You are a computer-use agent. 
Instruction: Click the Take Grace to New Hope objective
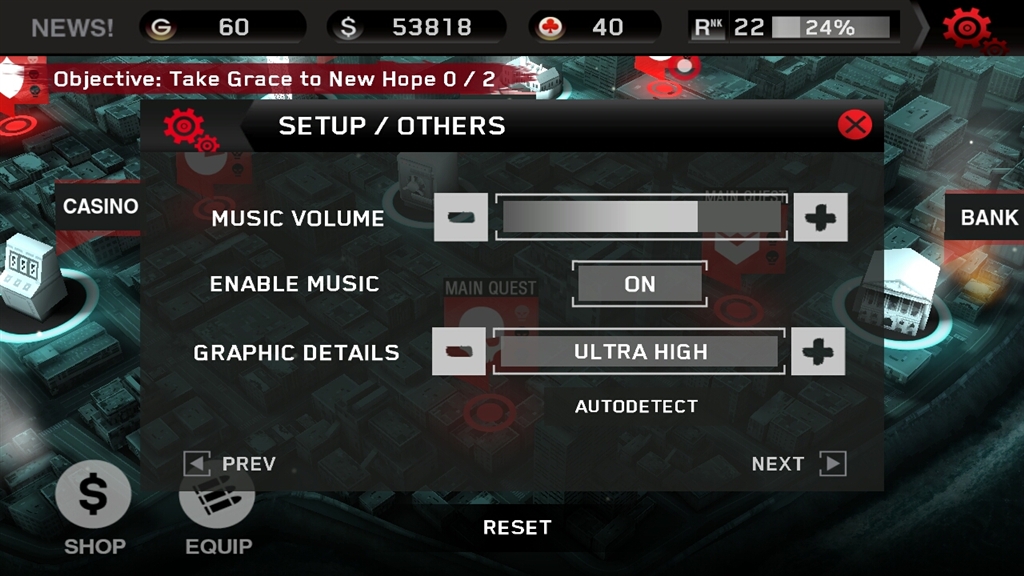(x=274, y=79)
